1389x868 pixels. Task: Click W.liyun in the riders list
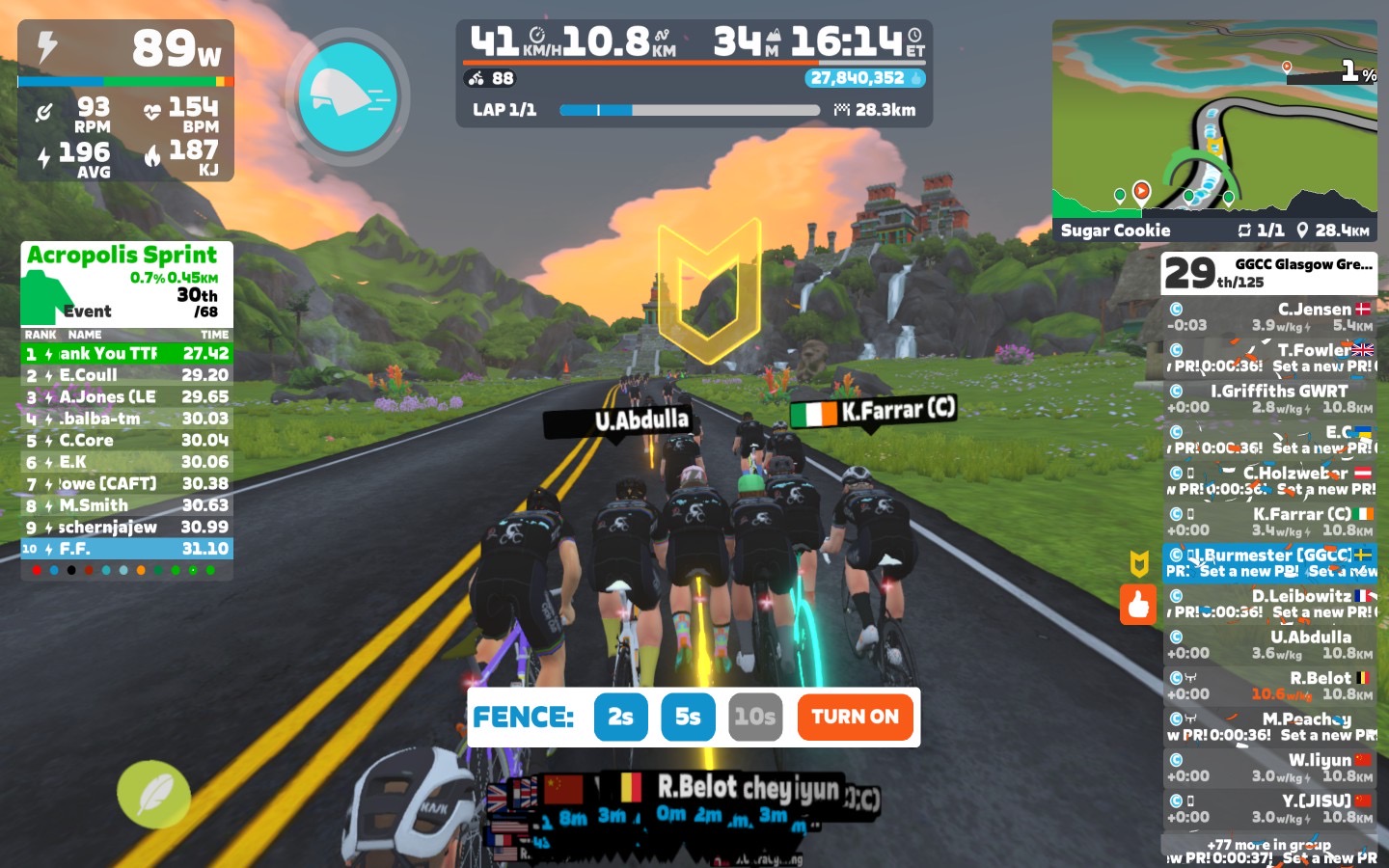pyautogui.click(x=1268, y=768)
